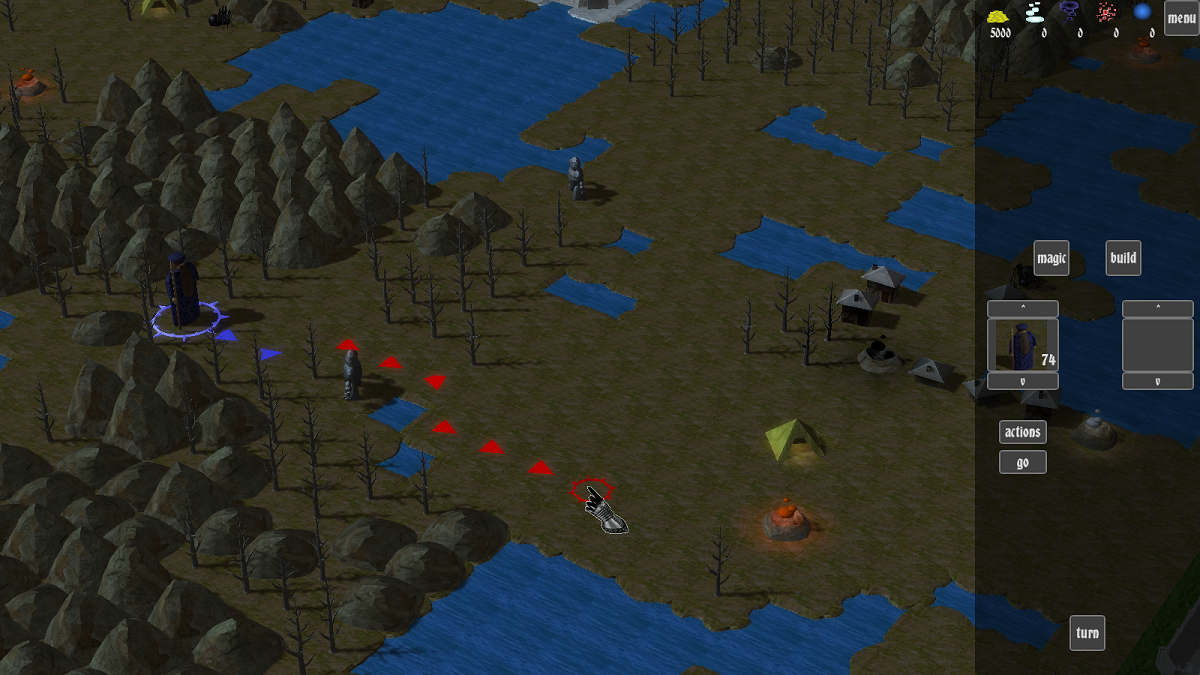Click the down arrow below the empty slot

point(1157,381)
